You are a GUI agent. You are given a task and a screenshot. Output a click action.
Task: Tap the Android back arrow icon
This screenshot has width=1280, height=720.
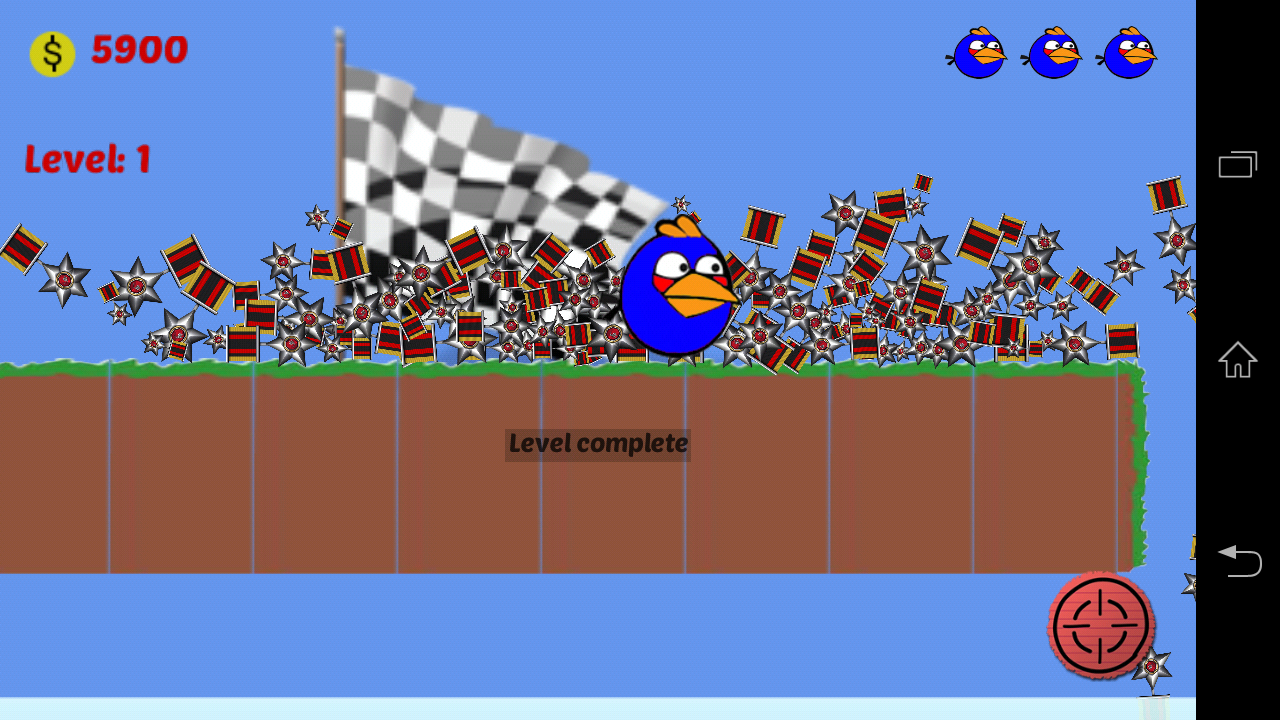click(1239, 562)
